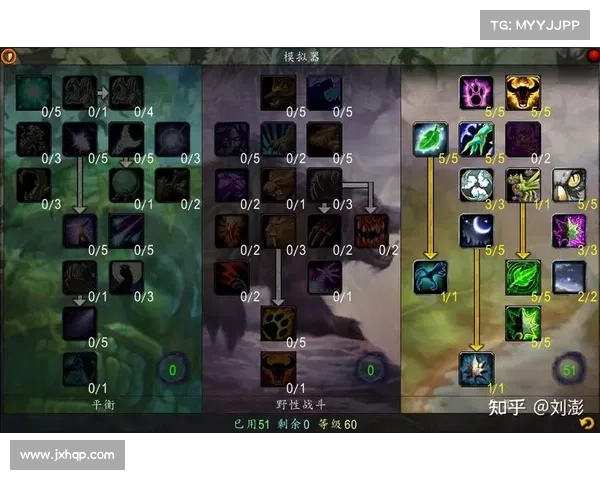Choose the green leaf Improved Healing Touch talent

429,138
